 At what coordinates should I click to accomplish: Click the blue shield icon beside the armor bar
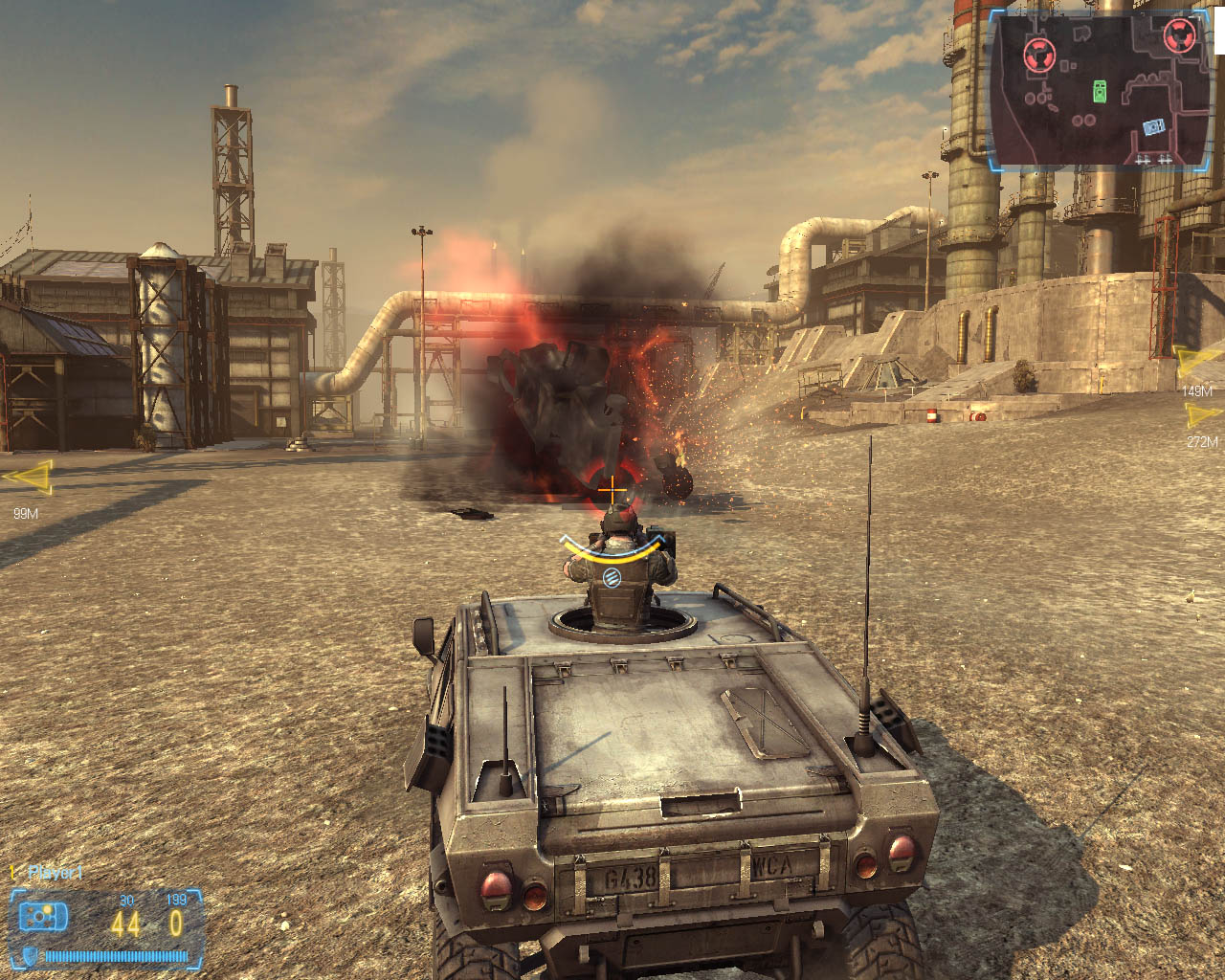pos(32,955)
